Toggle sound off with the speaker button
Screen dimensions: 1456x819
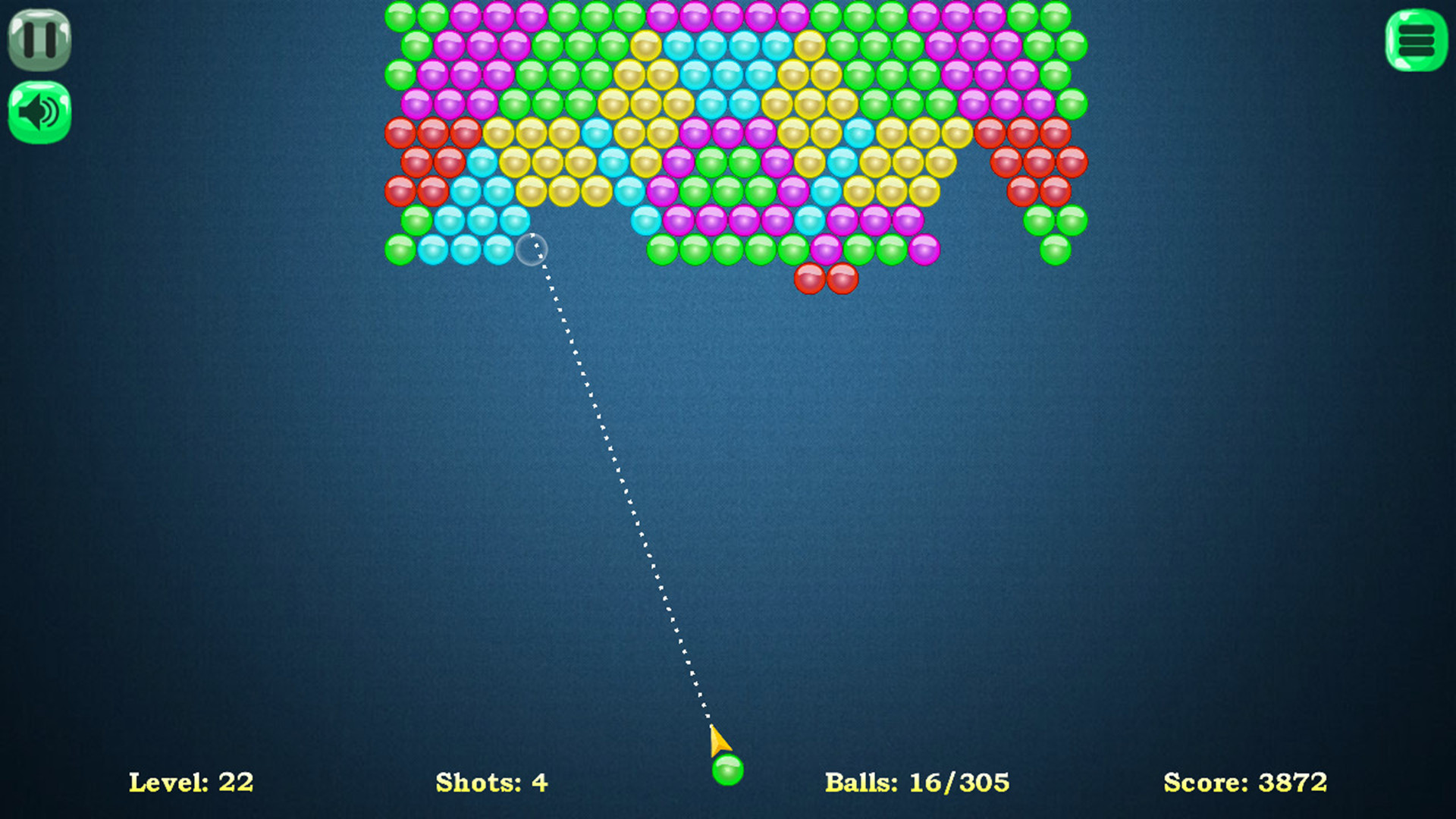pos(39,110)
